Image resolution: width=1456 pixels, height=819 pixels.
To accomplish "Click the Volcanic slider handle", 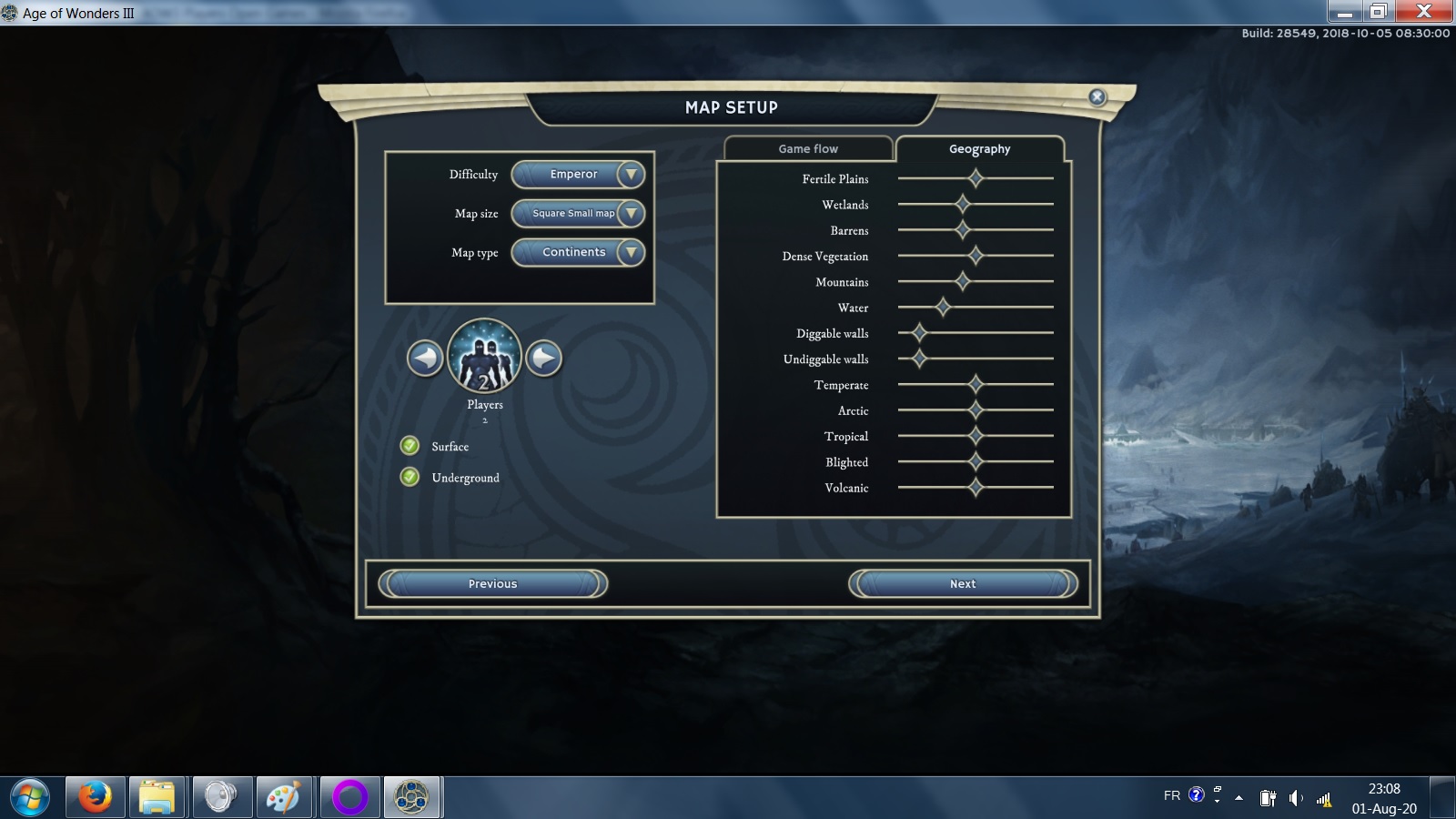I will 976,488.
